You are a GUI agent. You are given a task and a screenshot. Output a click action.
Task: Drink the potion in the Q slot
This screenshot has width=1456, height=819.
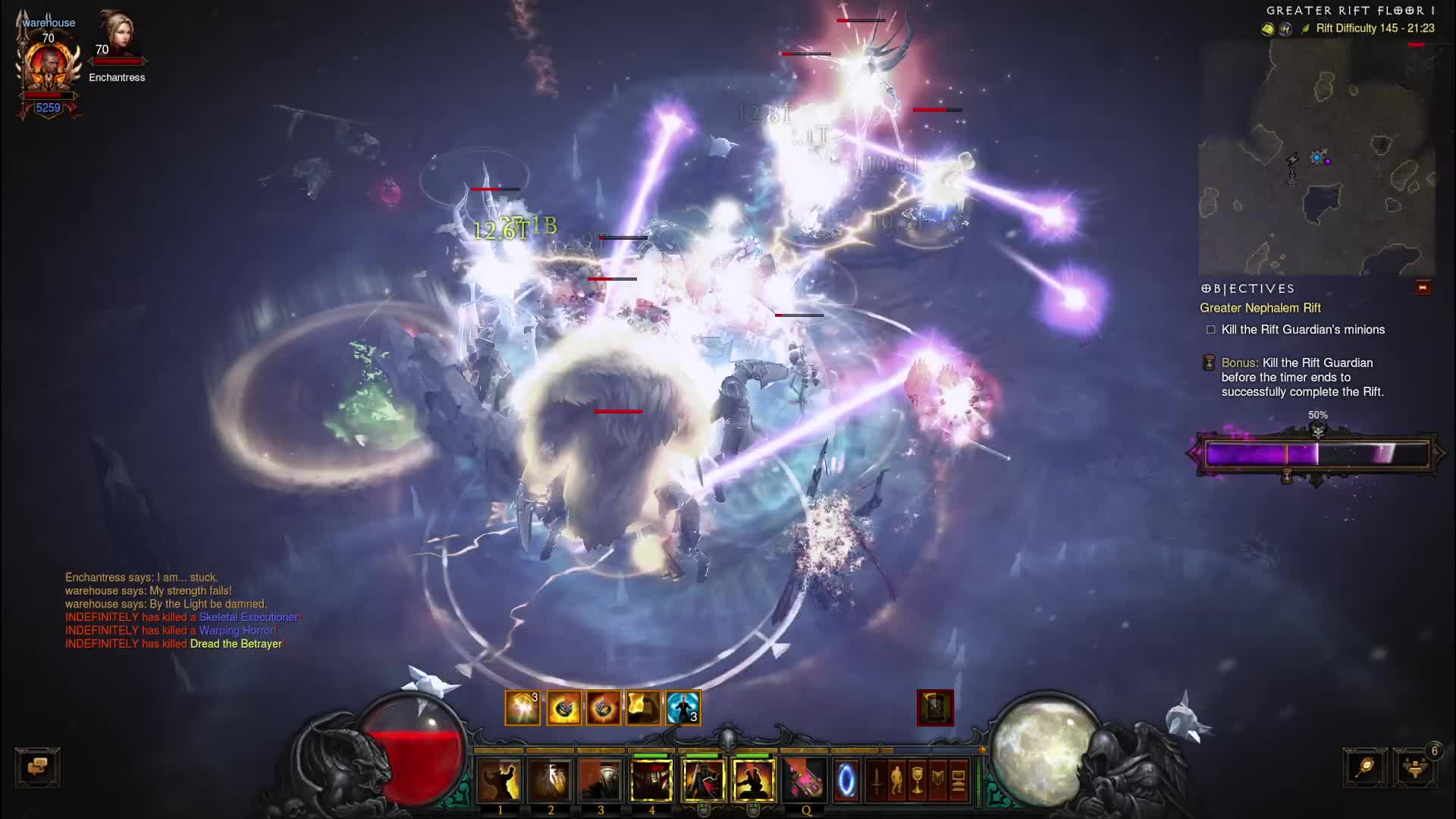click(x=804, y=780)
